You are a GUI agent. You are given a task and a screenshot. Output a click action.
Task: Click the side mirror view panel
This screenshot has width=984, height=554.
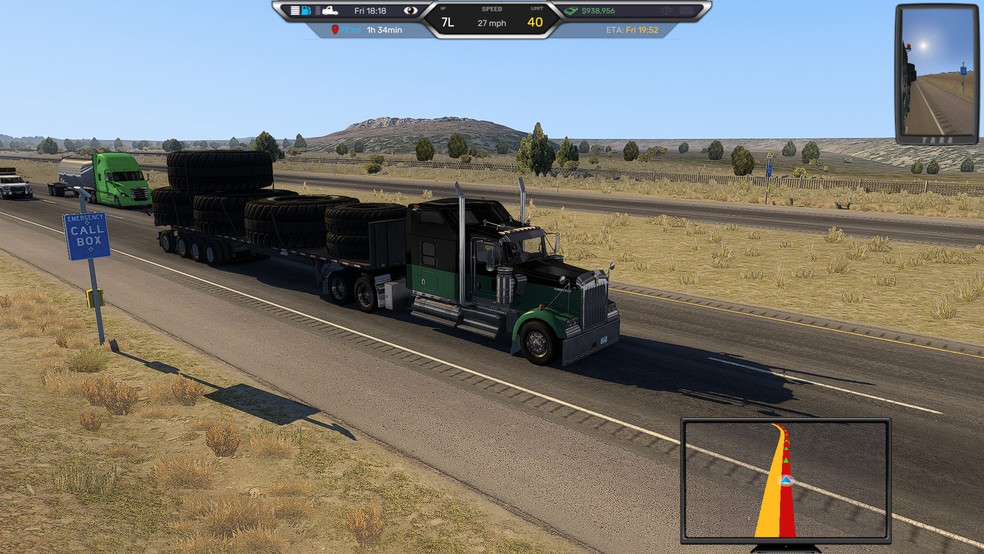pos(937,74)
